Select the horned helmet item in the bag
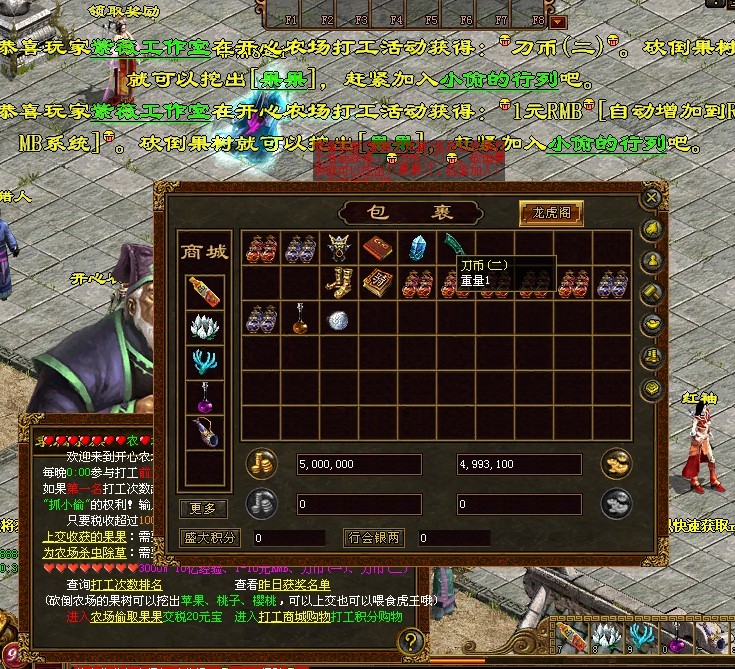 [x=339, y=247]
